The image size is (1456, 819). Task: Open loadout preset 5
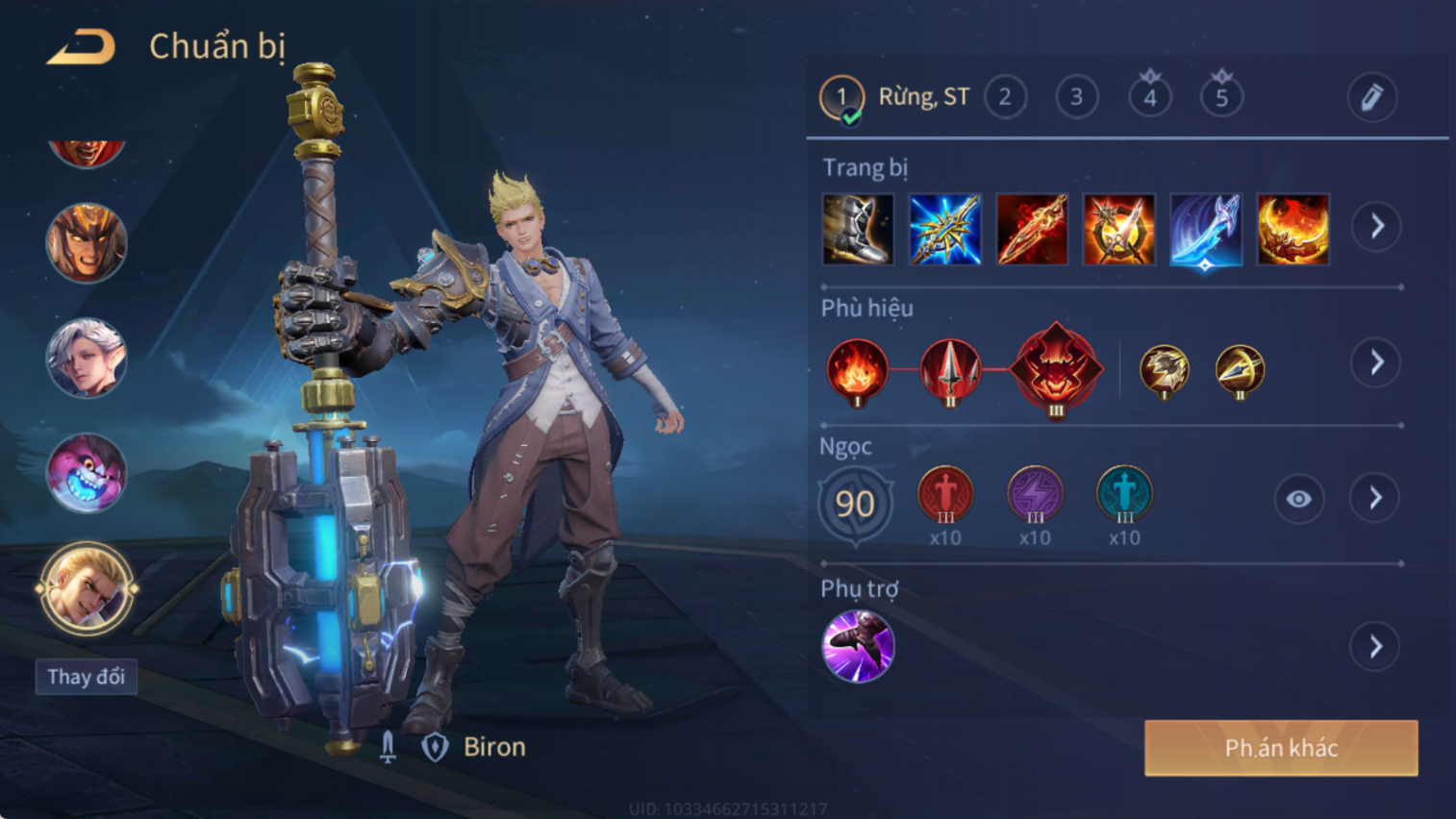click(x=1221, y=97)
